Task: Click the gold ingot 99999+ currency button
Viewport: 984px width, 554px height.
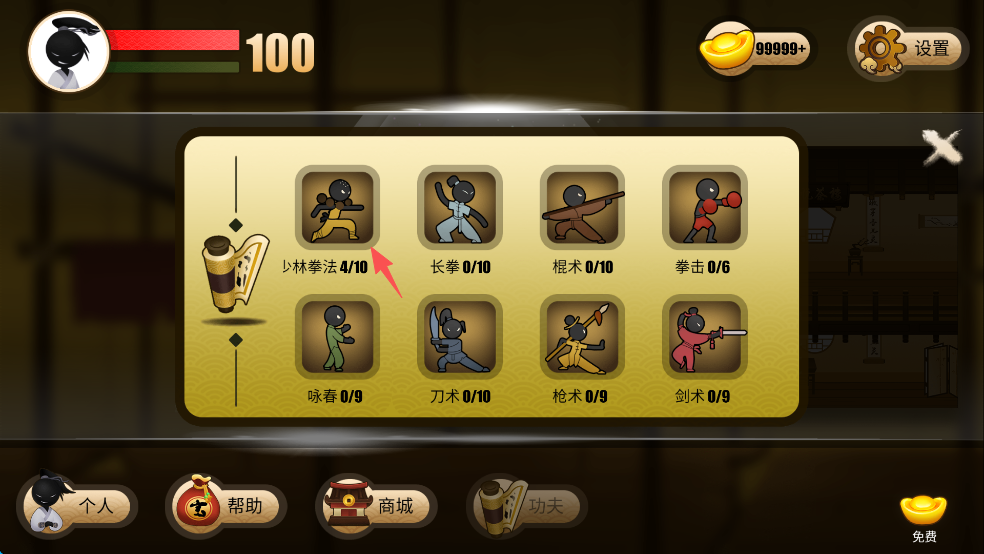Action: click(x=757, y=48)
